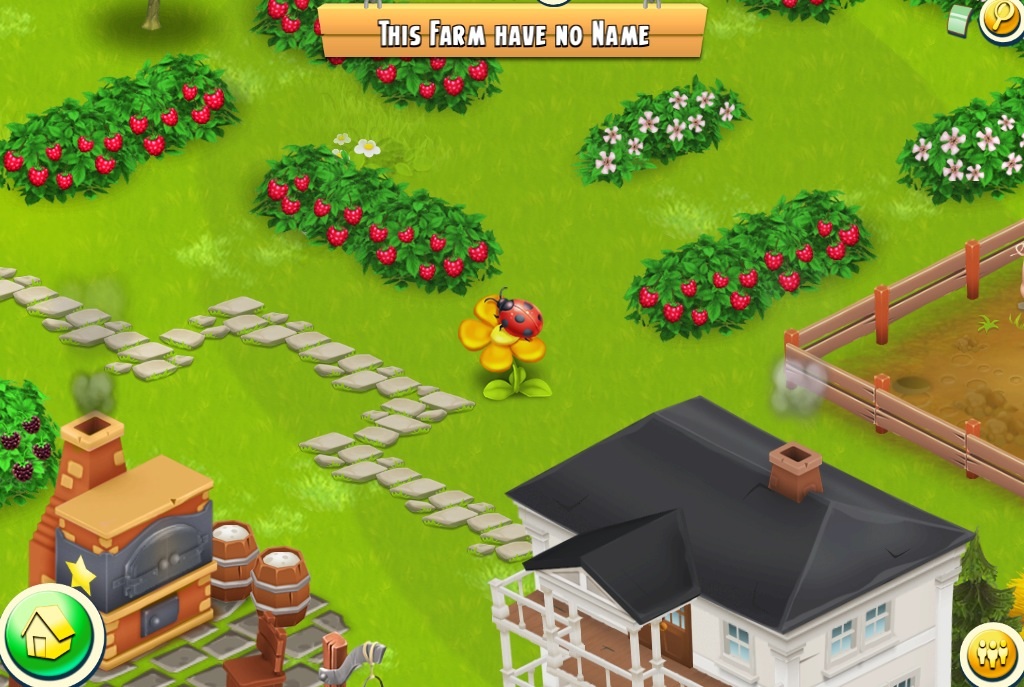
Task: Tap the green home button
Action: (x=50, y=636)
